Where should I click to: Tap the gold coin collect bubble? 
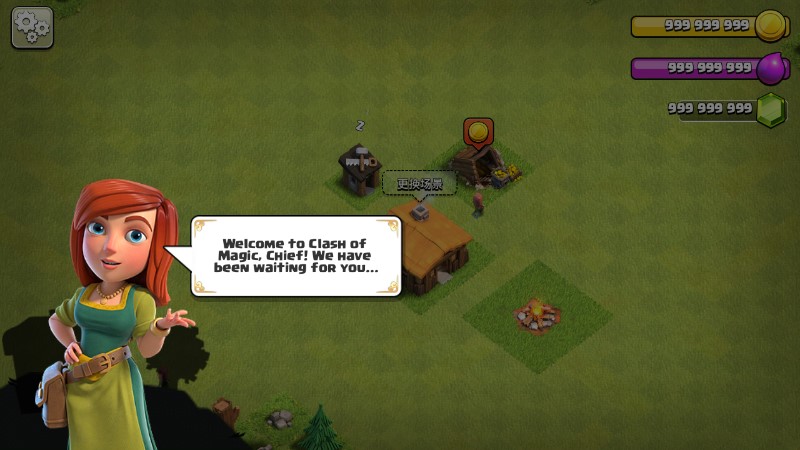tap(478, 132)
